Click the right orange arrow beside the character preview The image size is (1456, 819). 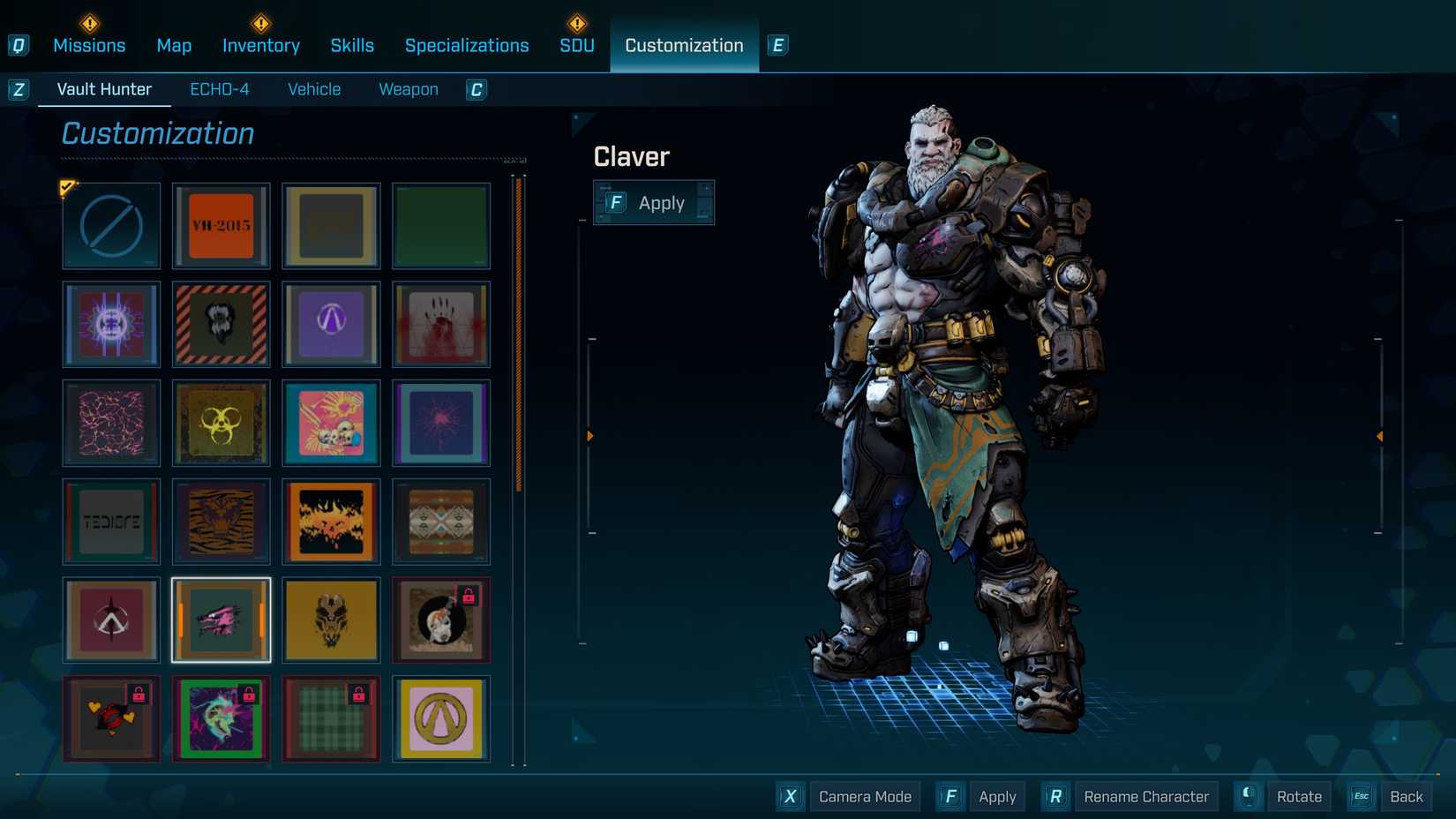click(1380, 435)
